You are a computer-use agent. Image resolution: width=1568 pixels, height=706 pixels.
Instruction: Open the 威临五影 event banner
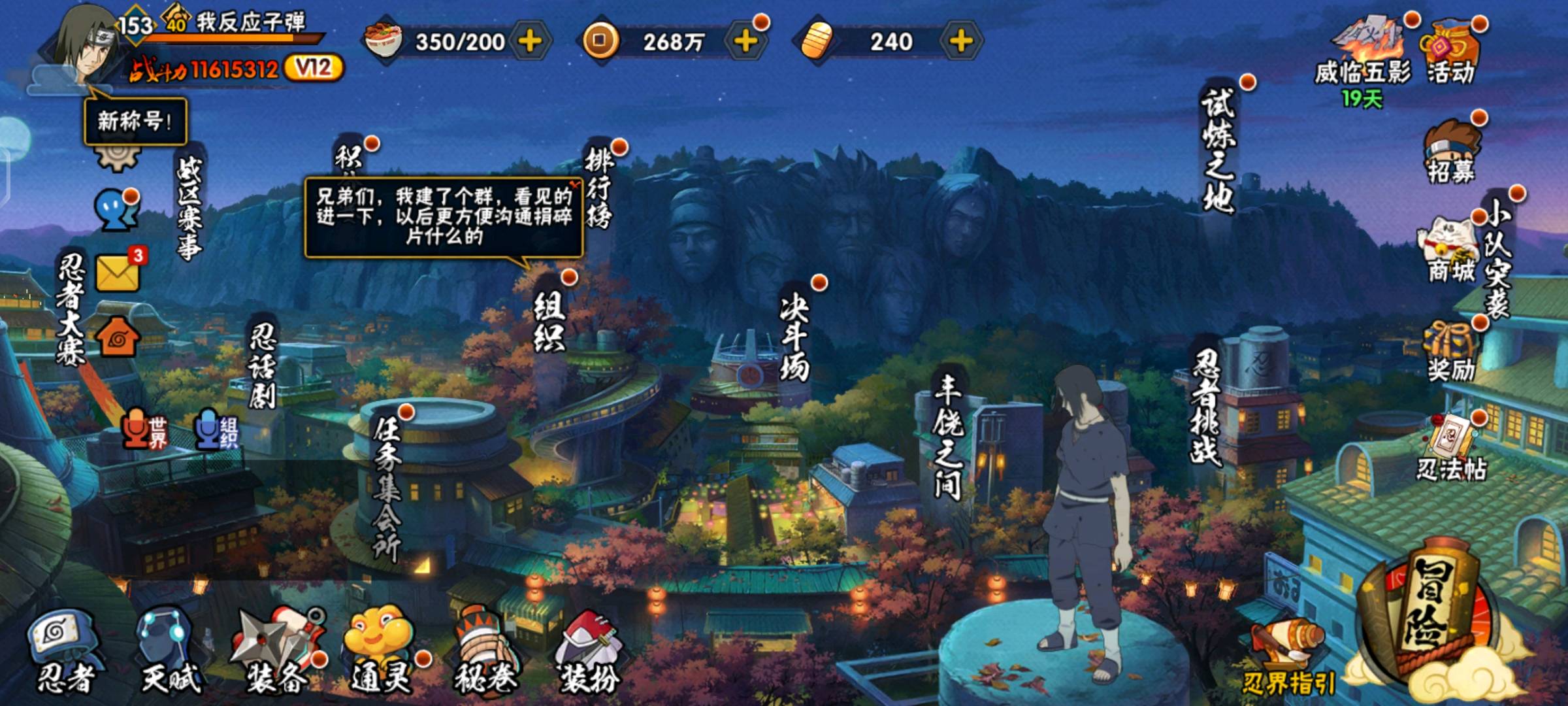tap(1363, 56)
